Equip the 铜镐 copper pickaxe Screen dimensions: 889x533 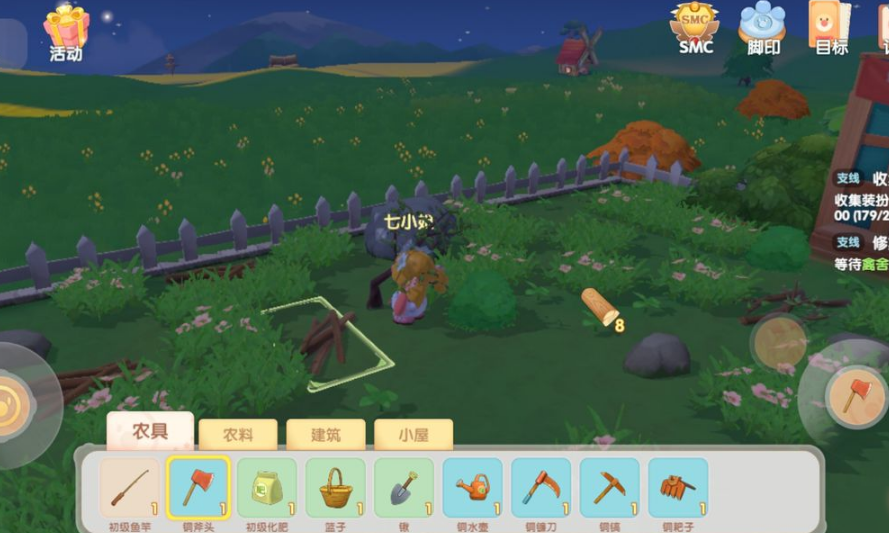click(609, 488)
